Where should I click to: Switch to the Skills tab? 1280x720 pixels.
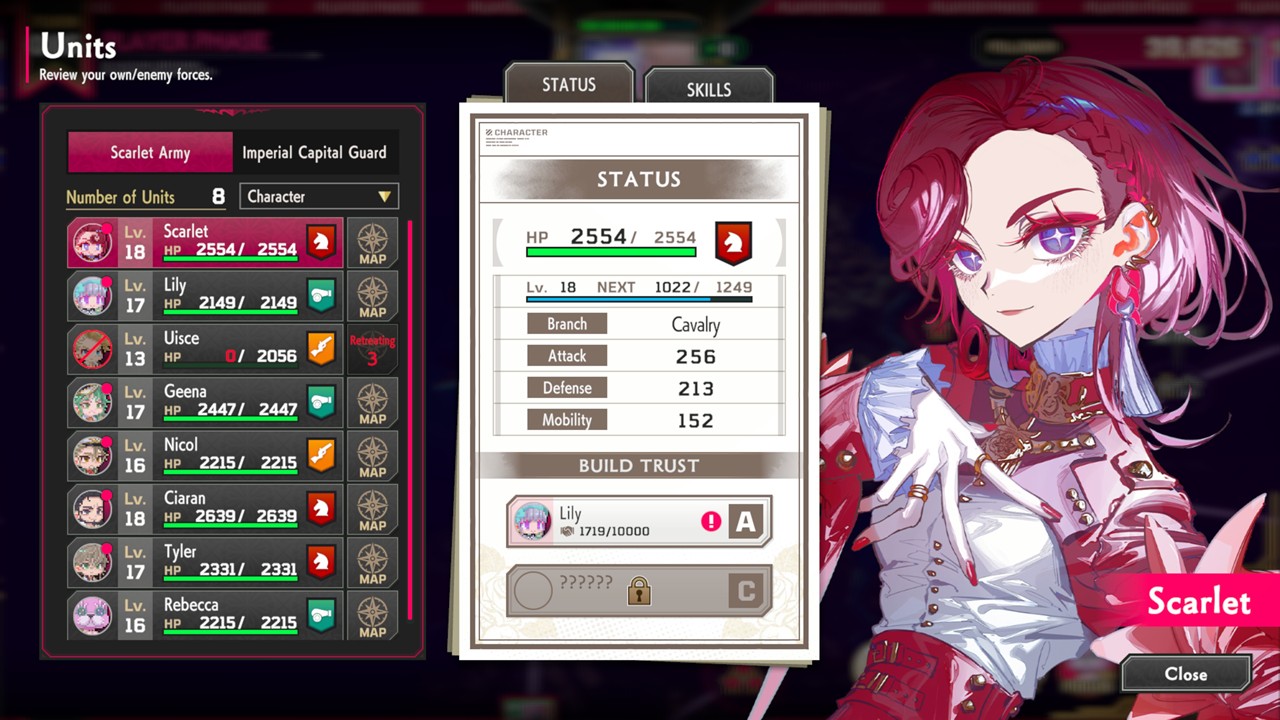pyautogui.click(x=709, y=88)
